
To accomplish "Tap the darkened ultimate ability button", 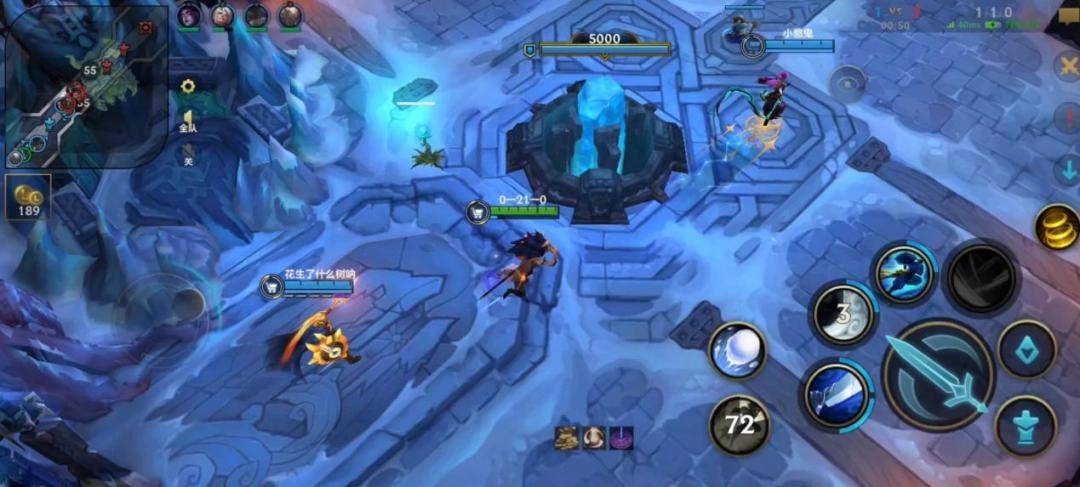I will pos(981,277).
